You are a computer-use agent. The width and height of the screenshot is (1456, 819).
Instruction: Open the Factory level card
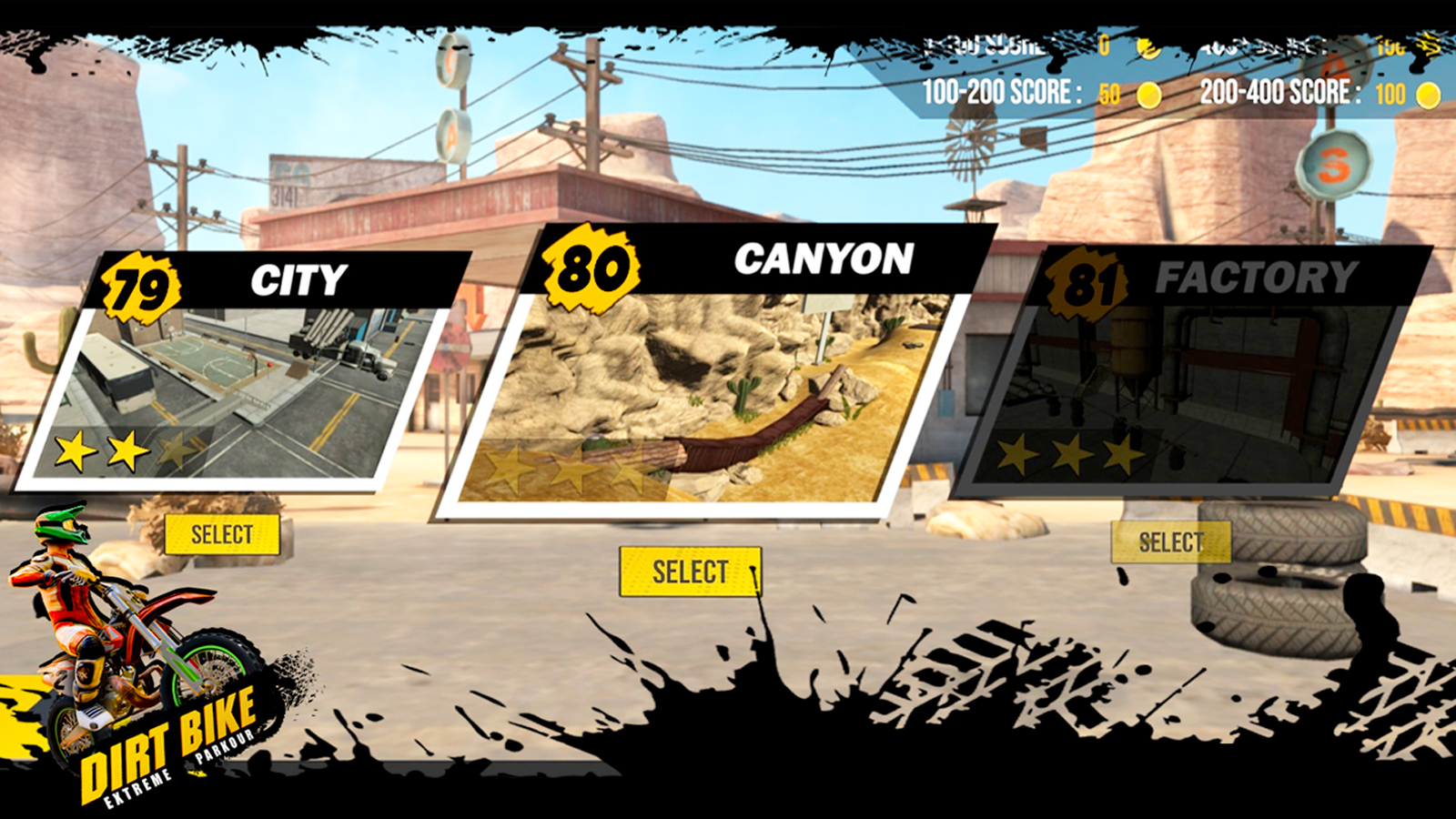(1172, 542)
